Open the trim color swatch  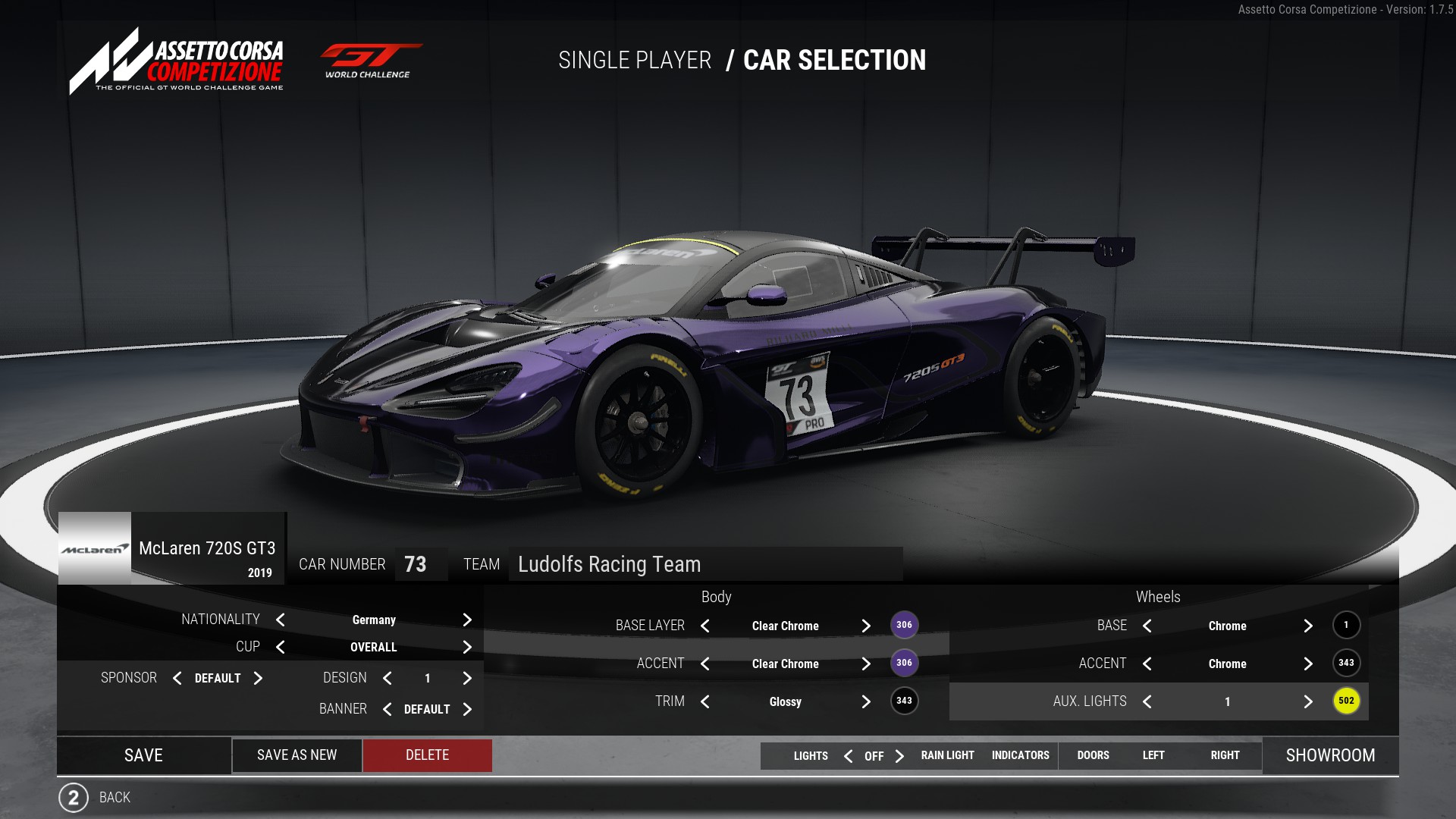point(904,701)
